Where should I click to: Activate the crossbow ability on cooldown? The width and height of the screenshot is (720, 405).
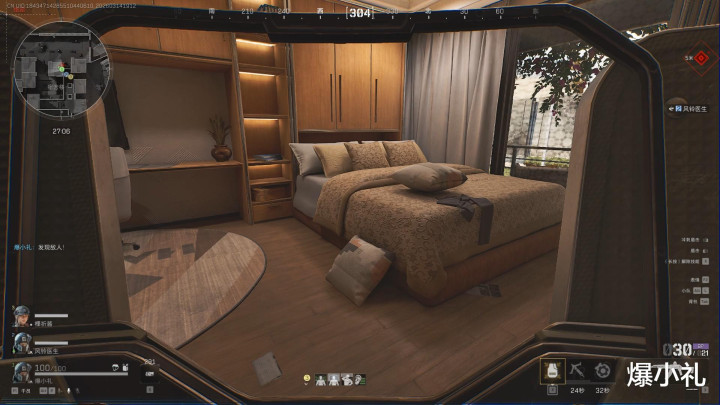[x=580, y=370]
